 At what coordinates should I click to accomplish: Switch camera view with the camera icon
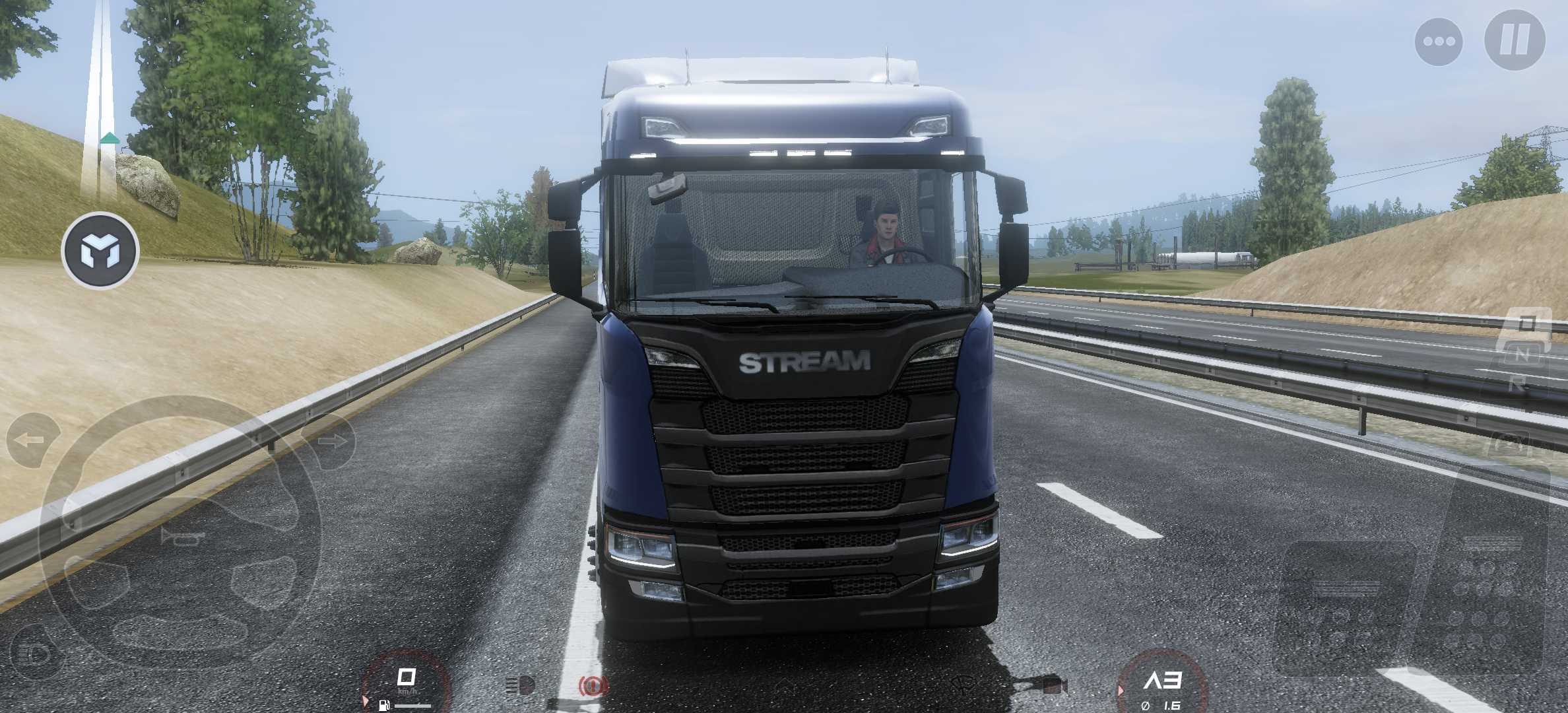click(x=1051, y=687)
